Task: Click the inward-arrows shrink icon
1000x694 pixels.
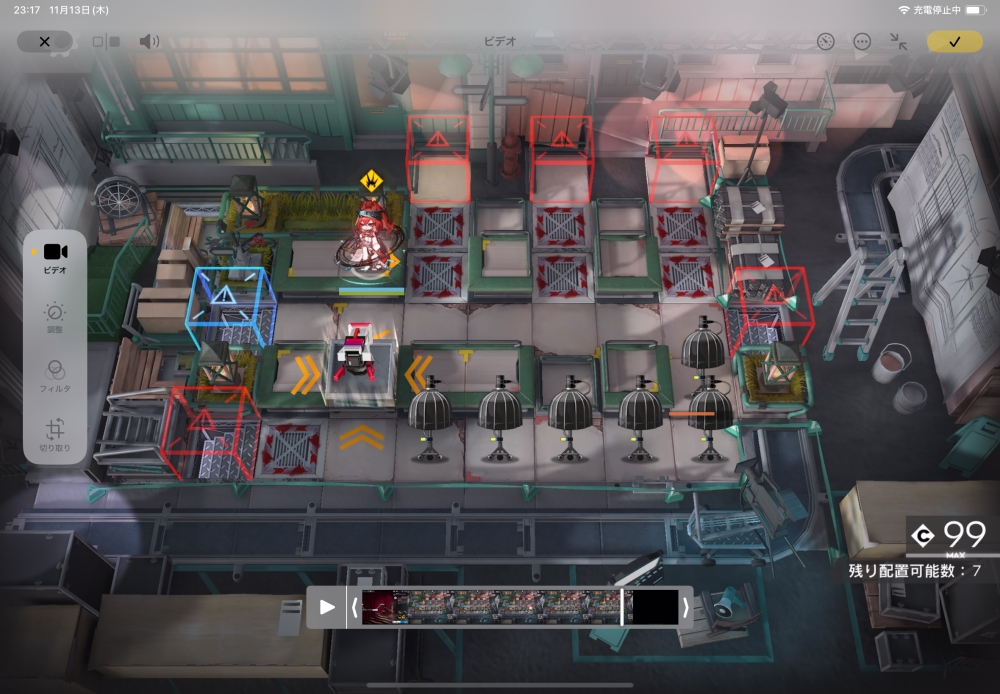Action: coord(898,41)
